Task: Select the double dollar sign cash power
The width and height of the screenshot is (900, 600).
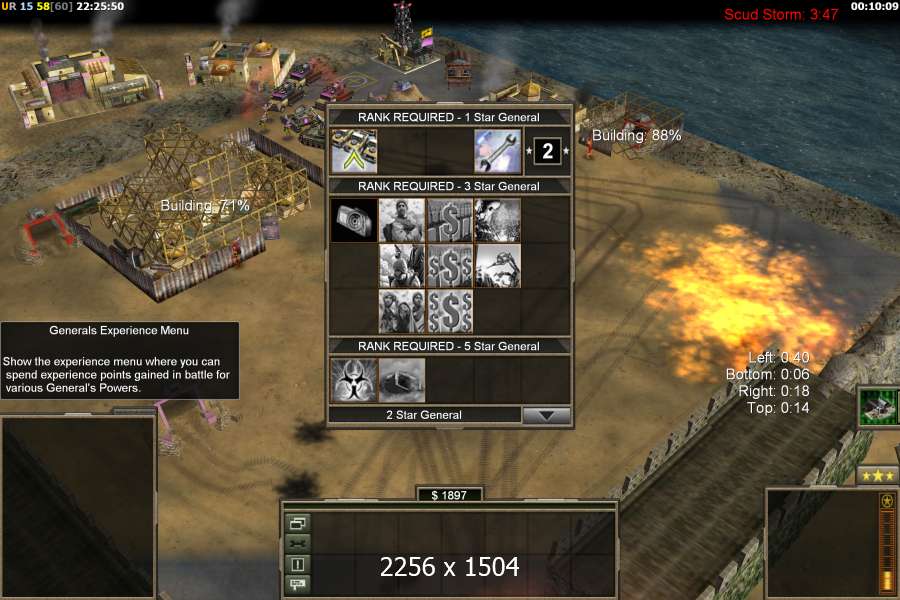Action: point(450,265)
